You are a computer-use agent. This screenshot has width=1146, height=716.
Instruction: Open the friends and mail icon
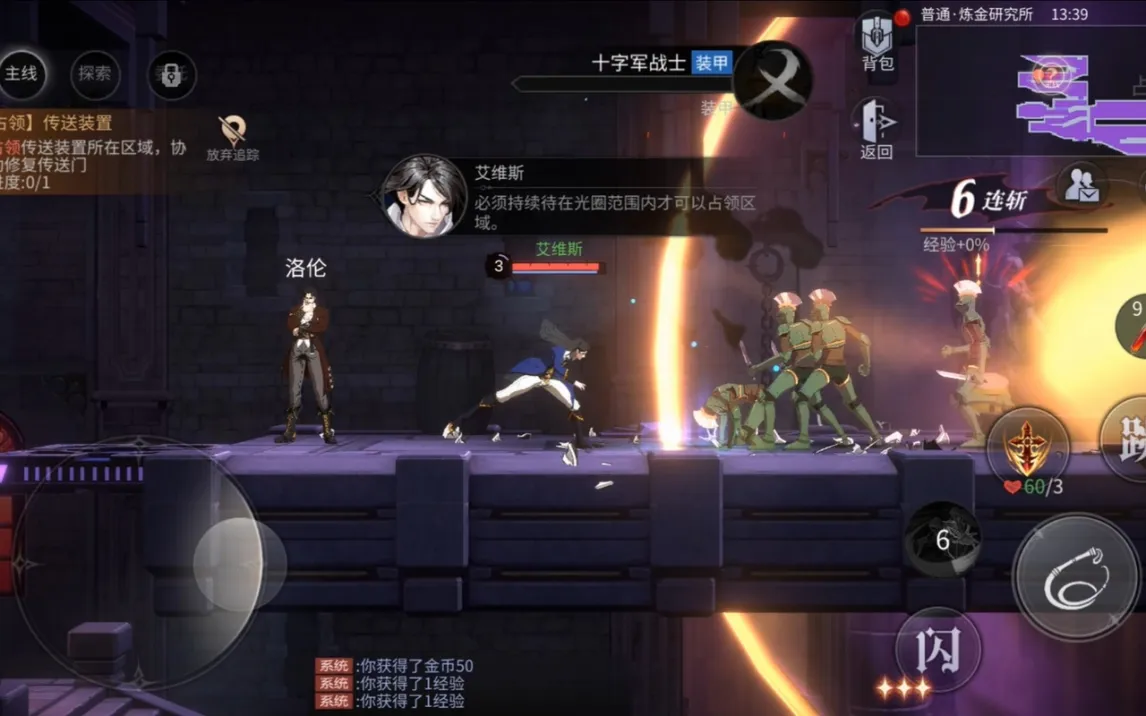pyautogui.click(x=1080, y=185)
